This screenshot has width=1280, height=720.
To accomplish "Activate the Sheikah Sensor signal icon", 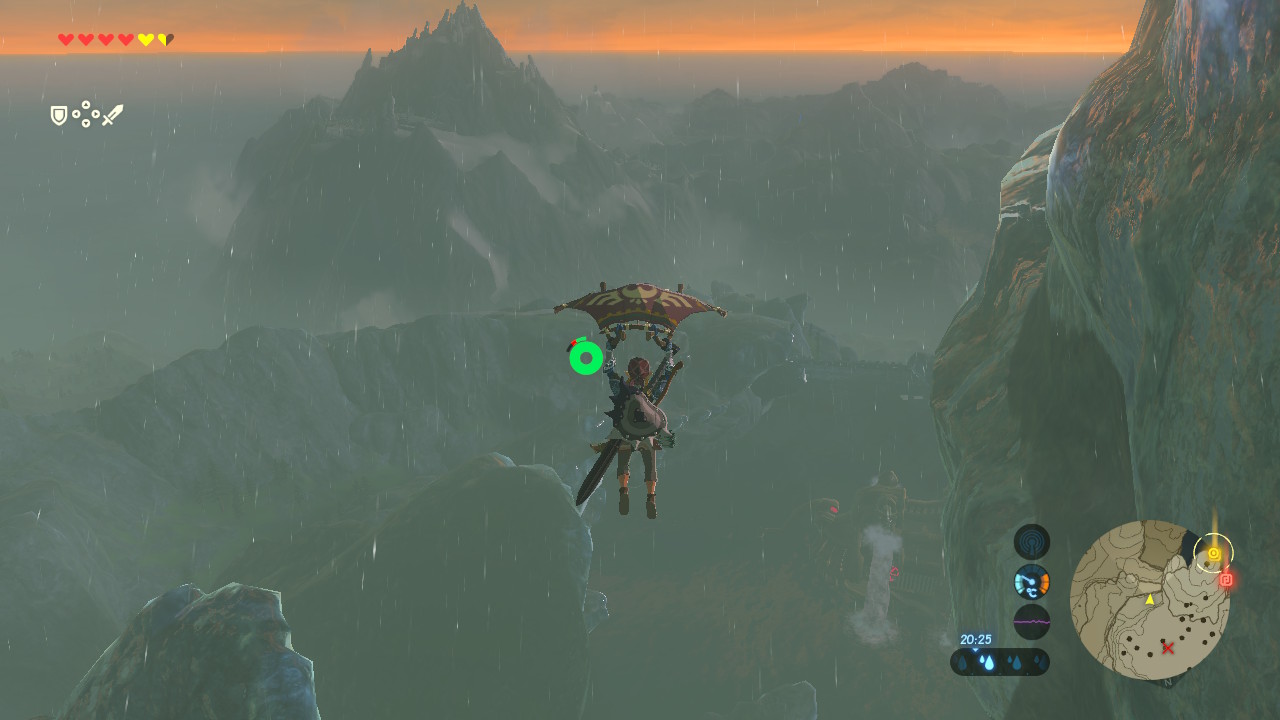I will [x=1031, y=542].
